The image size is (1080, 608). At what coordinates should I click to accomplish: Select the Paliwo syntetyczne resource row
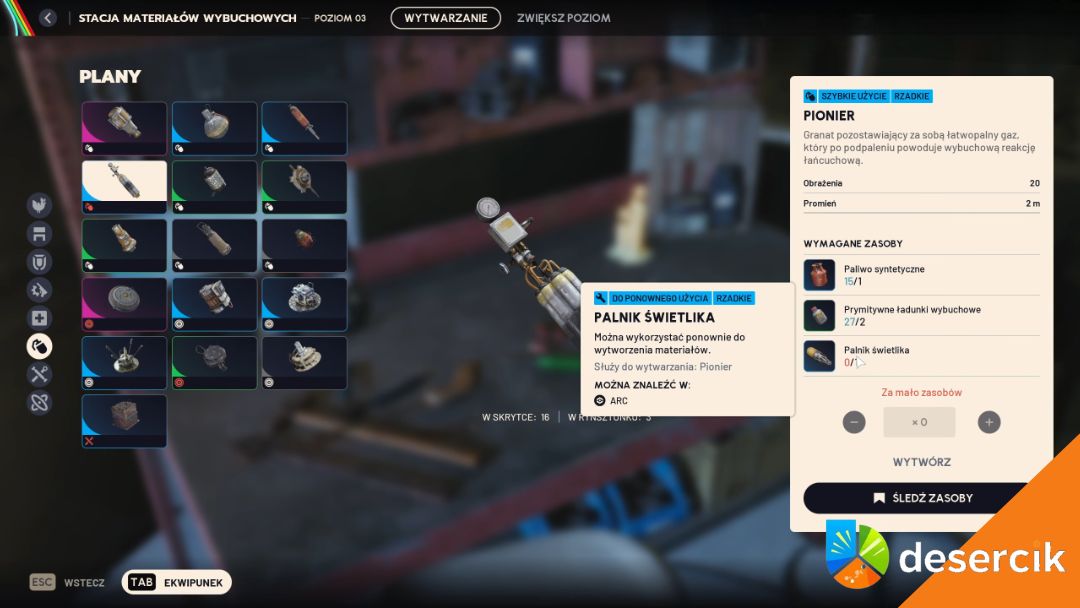[x=920, y=275]
